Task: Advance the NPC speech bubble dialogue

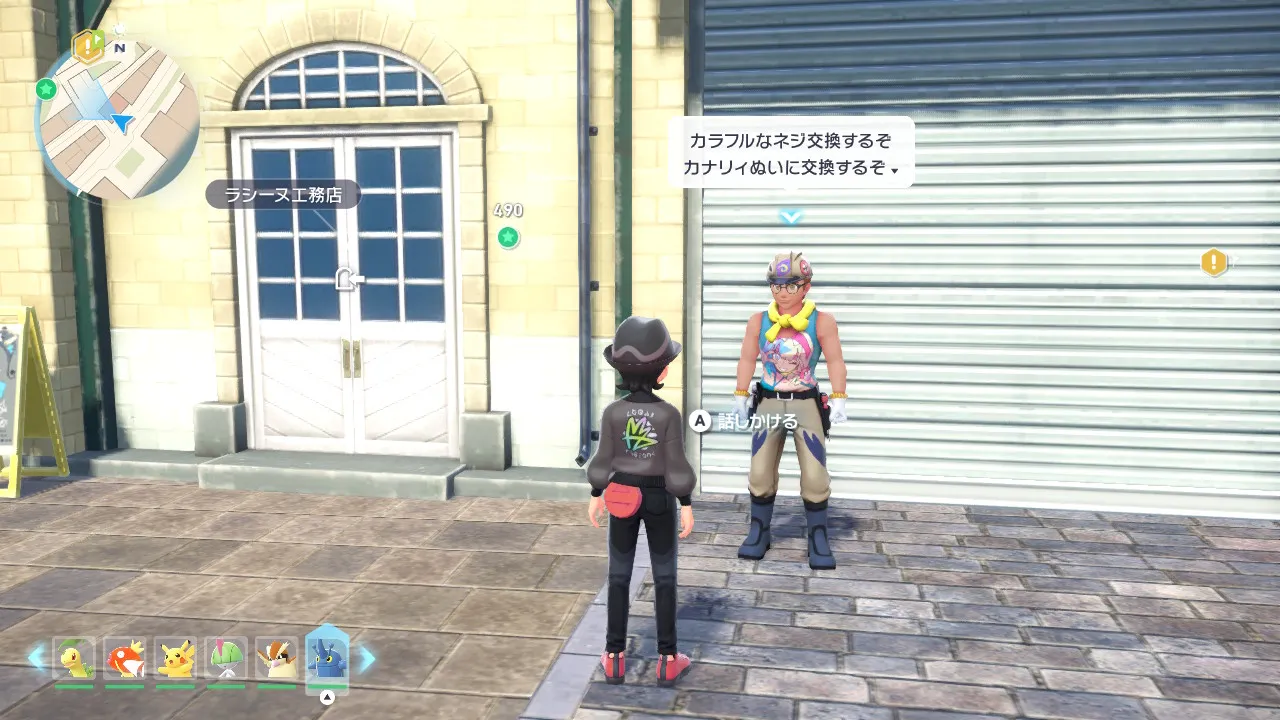Action: [x=790, y=154]
